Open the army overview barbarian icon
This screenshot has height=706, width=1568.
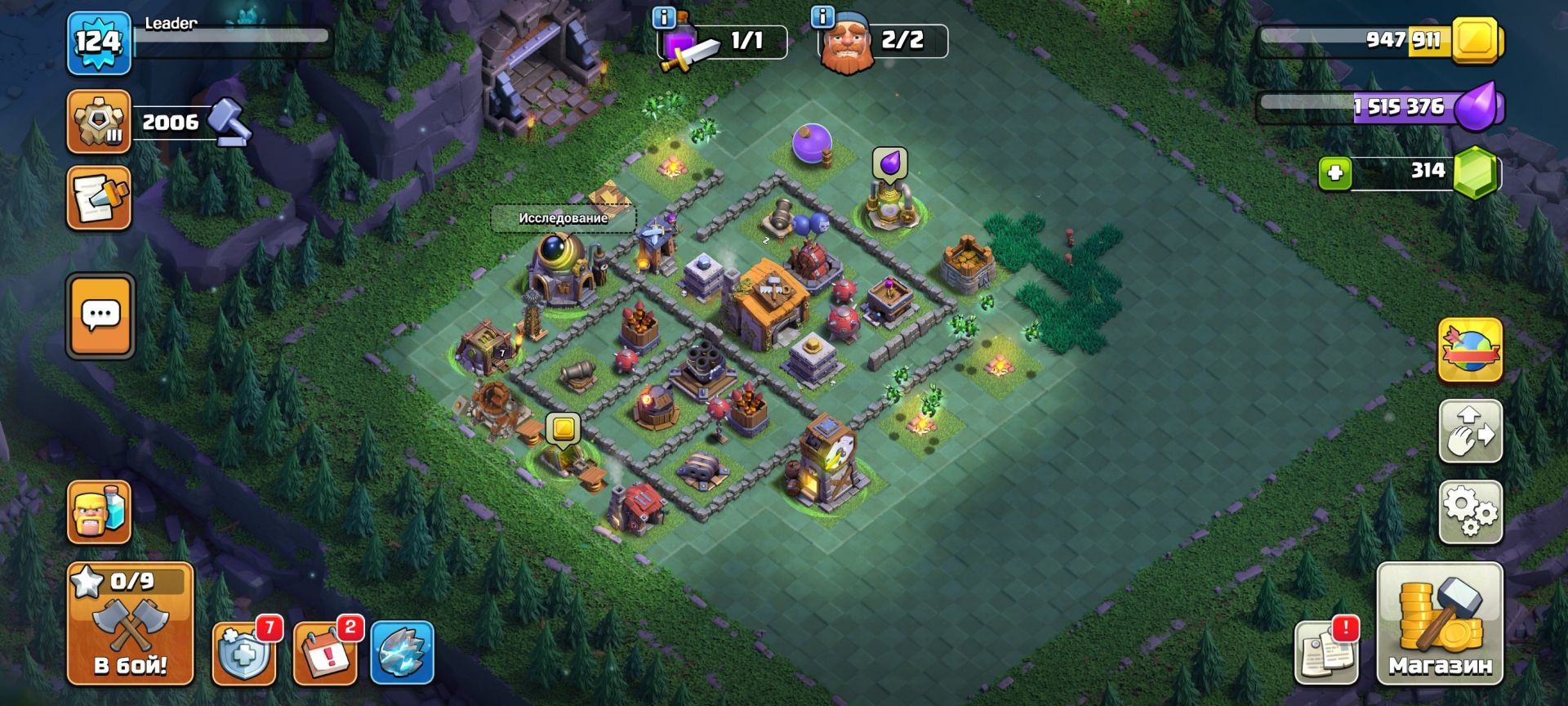[99, 512]
